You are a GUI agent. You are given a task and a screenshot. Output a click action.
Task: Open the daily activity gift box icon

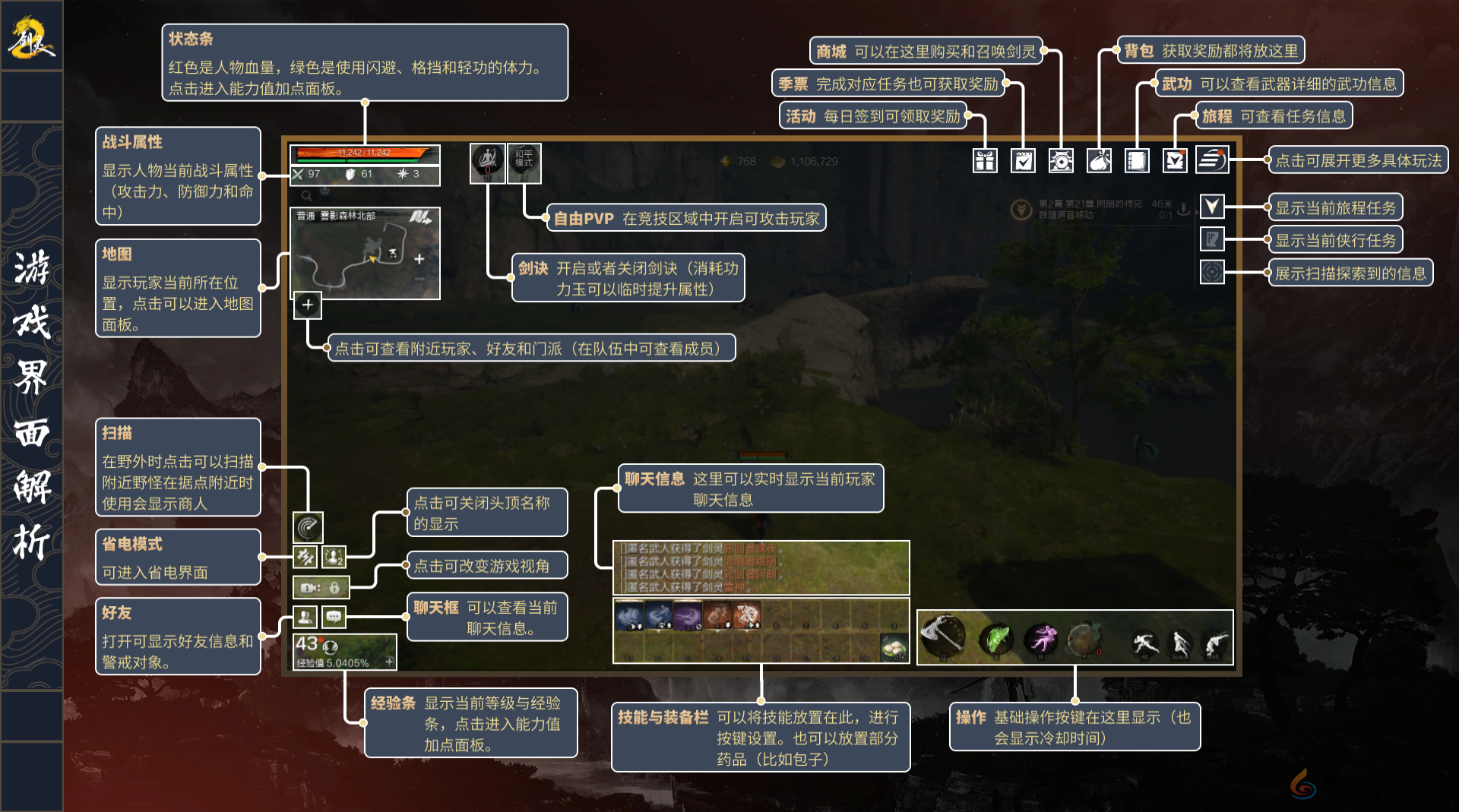(x=985, y=161)
